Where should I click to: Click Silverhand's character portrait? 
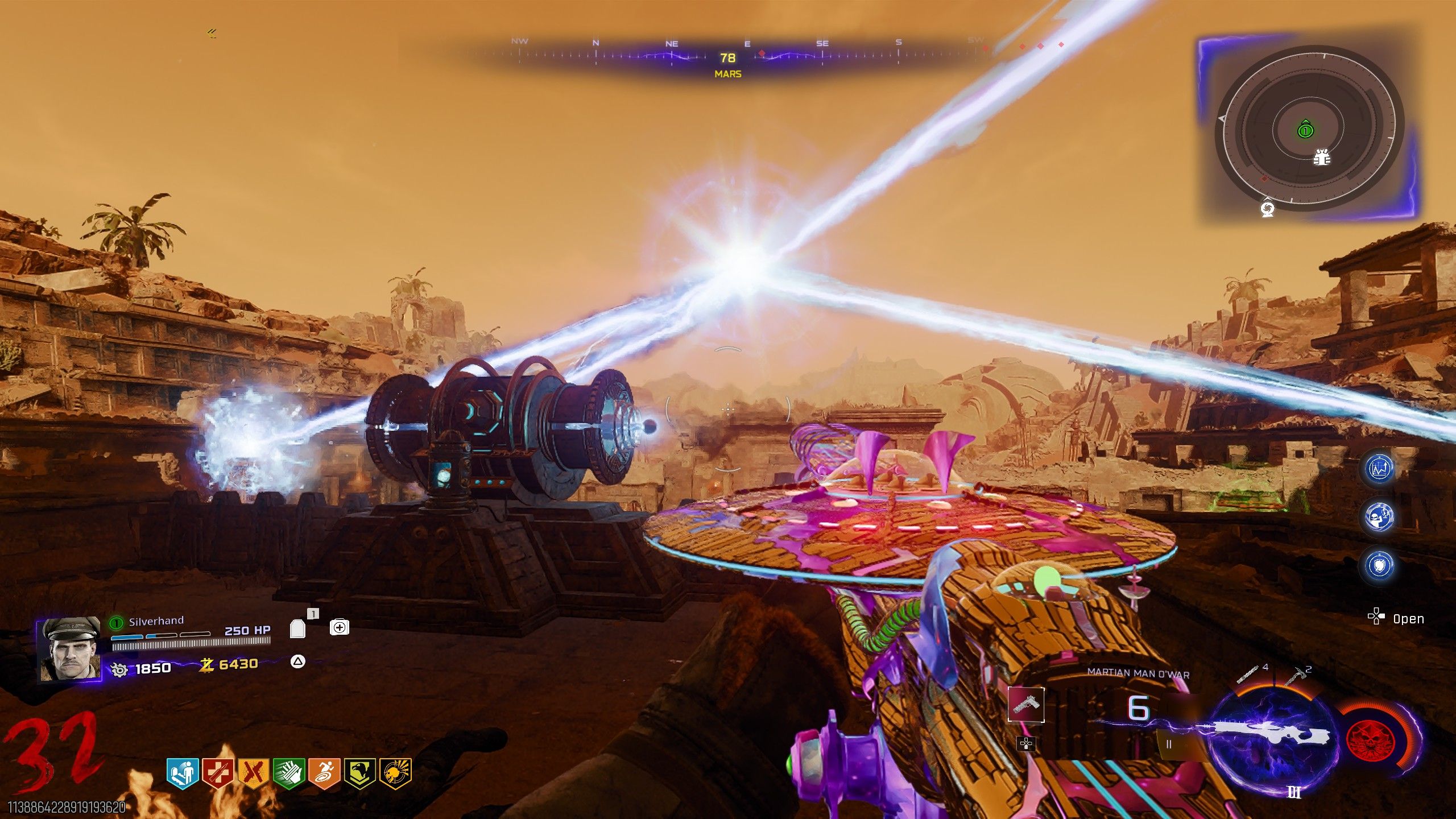pyautogui.click(x=69, y=650)
